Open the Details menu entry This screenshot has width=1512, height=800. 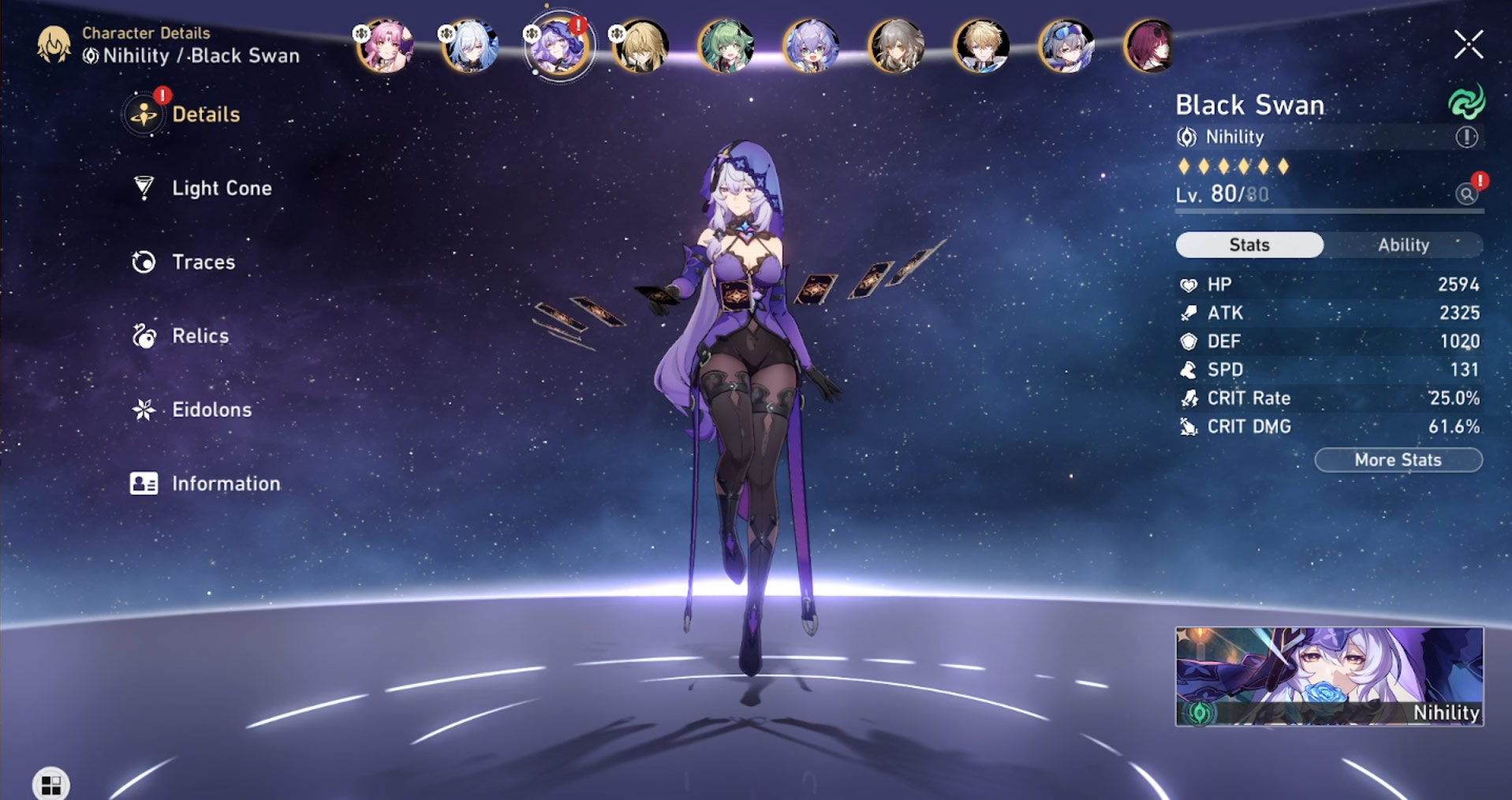click(205, 114)
